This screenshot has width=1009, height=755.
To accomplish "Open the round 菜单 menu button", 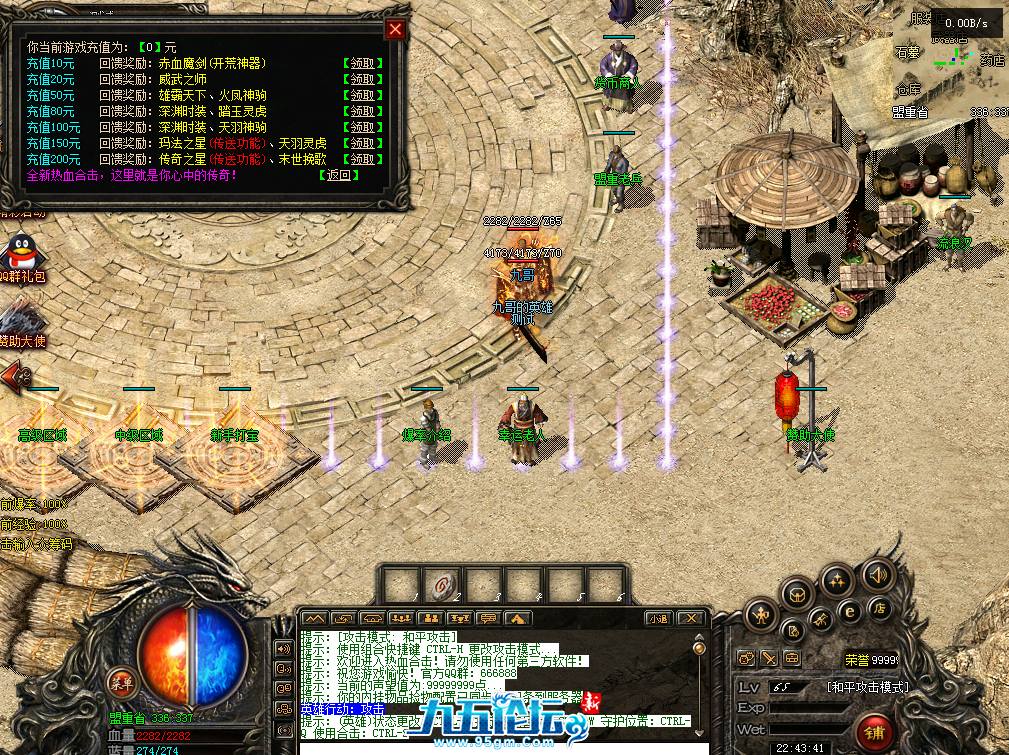I will (122, 683).
